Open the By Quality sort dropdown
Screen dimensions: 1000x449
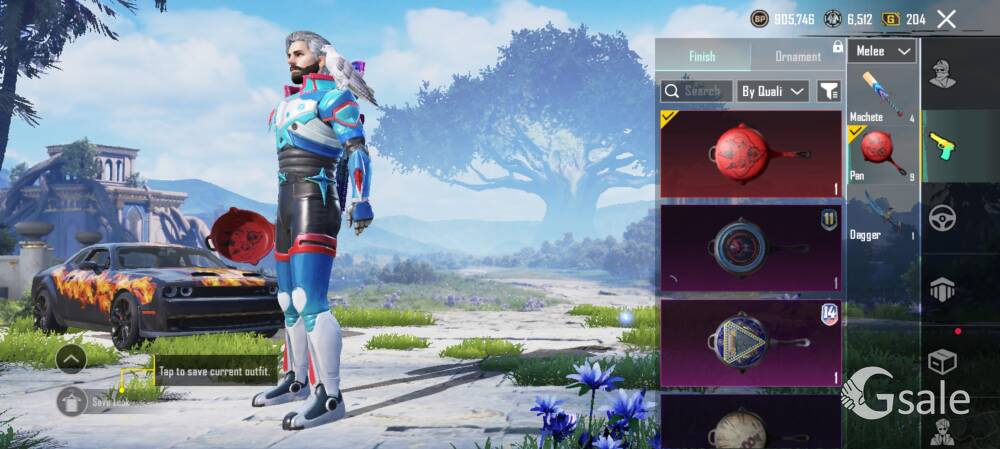[772, 91]
